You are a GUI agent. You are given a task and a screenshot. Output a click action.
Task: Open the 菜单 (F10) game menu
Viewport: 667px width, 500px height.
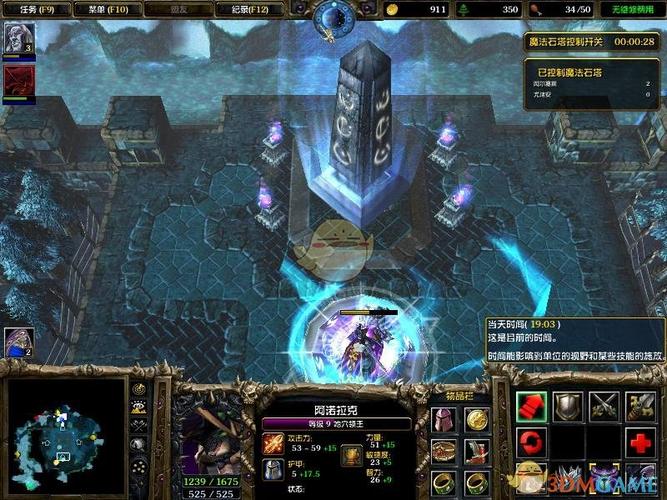[x=103, y=10]
